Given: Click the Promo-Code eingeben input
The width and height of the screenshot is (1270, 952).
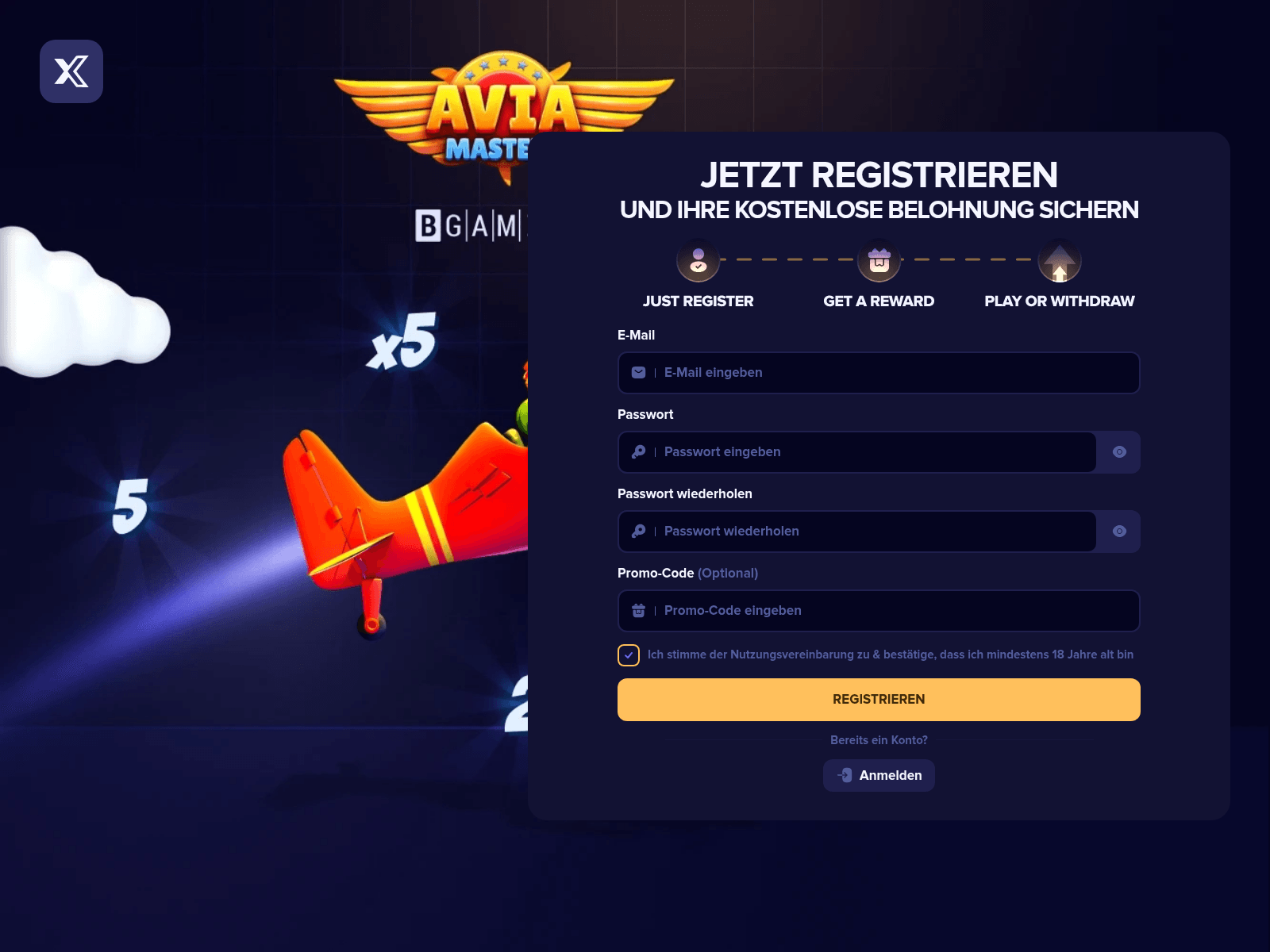Looking at the screenshot, I should pos(873,610).
